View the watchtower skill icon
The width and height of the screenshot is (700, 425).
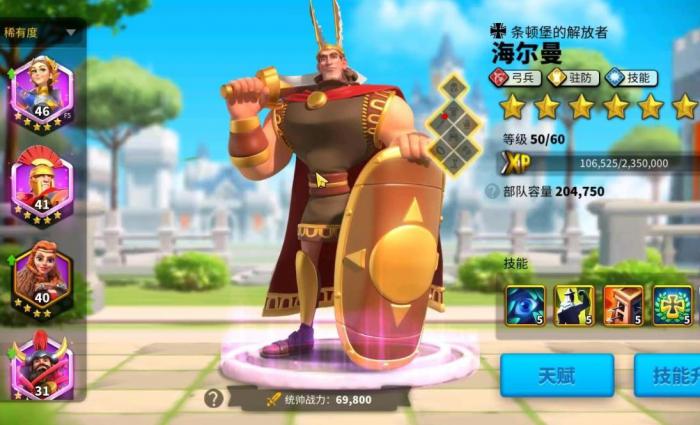click(623, 305)
